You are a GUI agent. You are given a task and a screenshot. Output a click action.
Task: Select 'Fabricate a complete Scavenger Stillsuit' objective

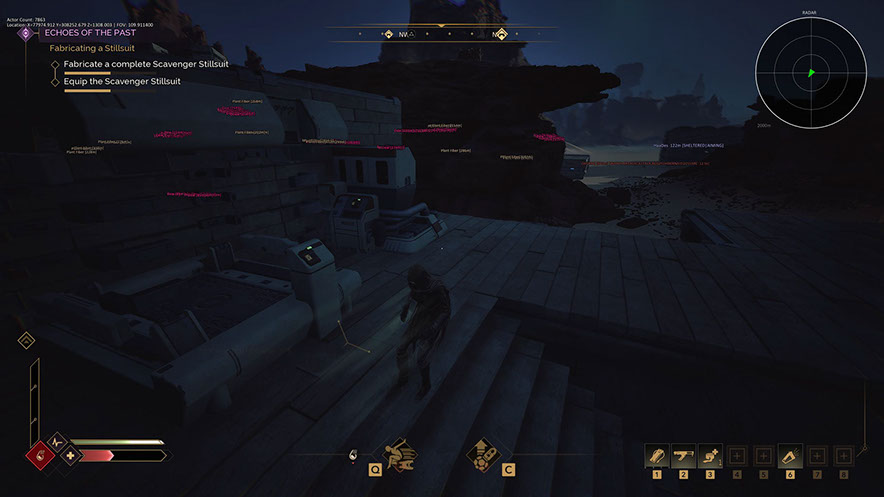(x=146, y=64)
